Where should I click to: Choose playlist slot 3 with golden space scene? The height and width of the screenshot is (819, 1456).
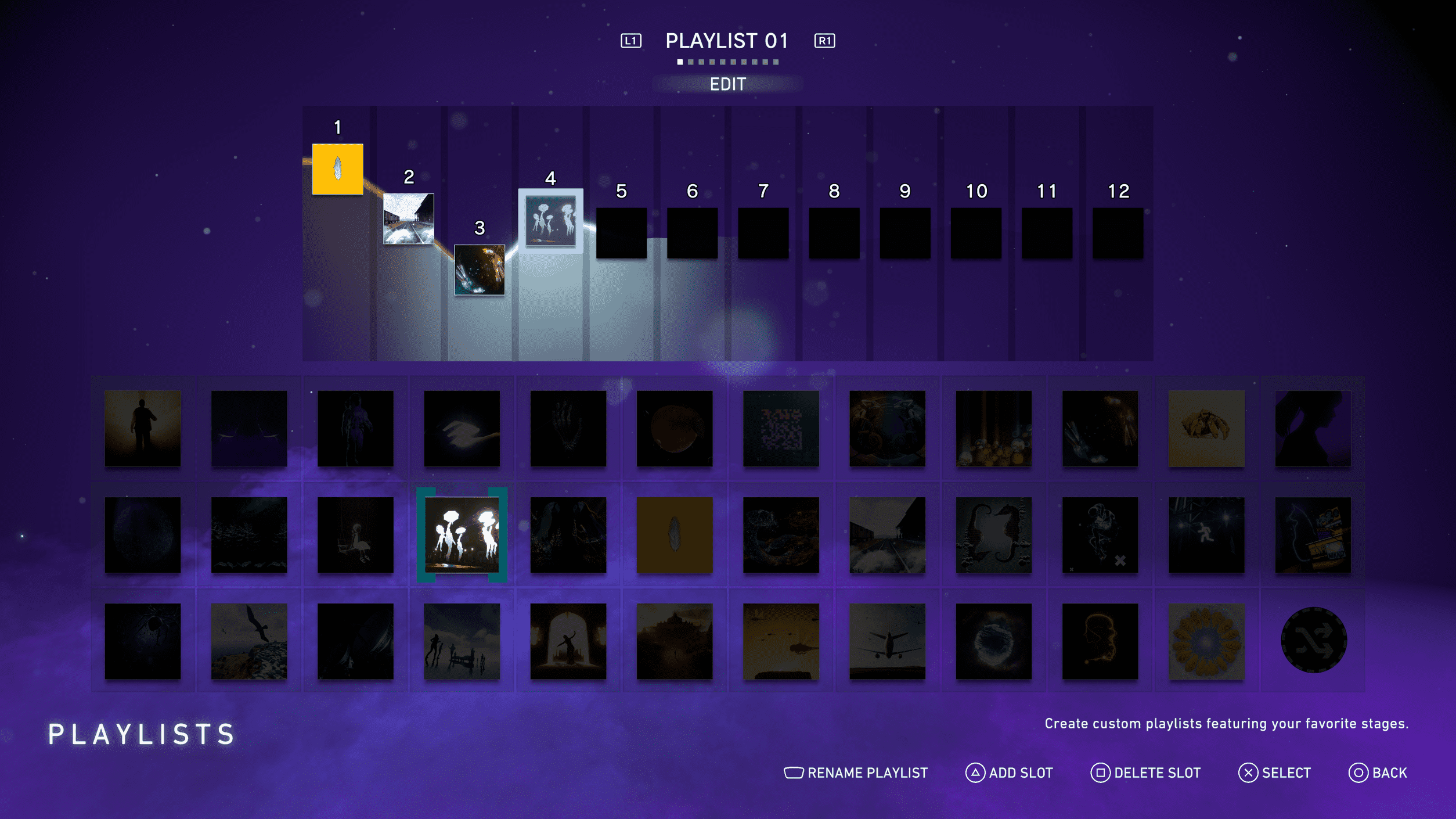480,270
